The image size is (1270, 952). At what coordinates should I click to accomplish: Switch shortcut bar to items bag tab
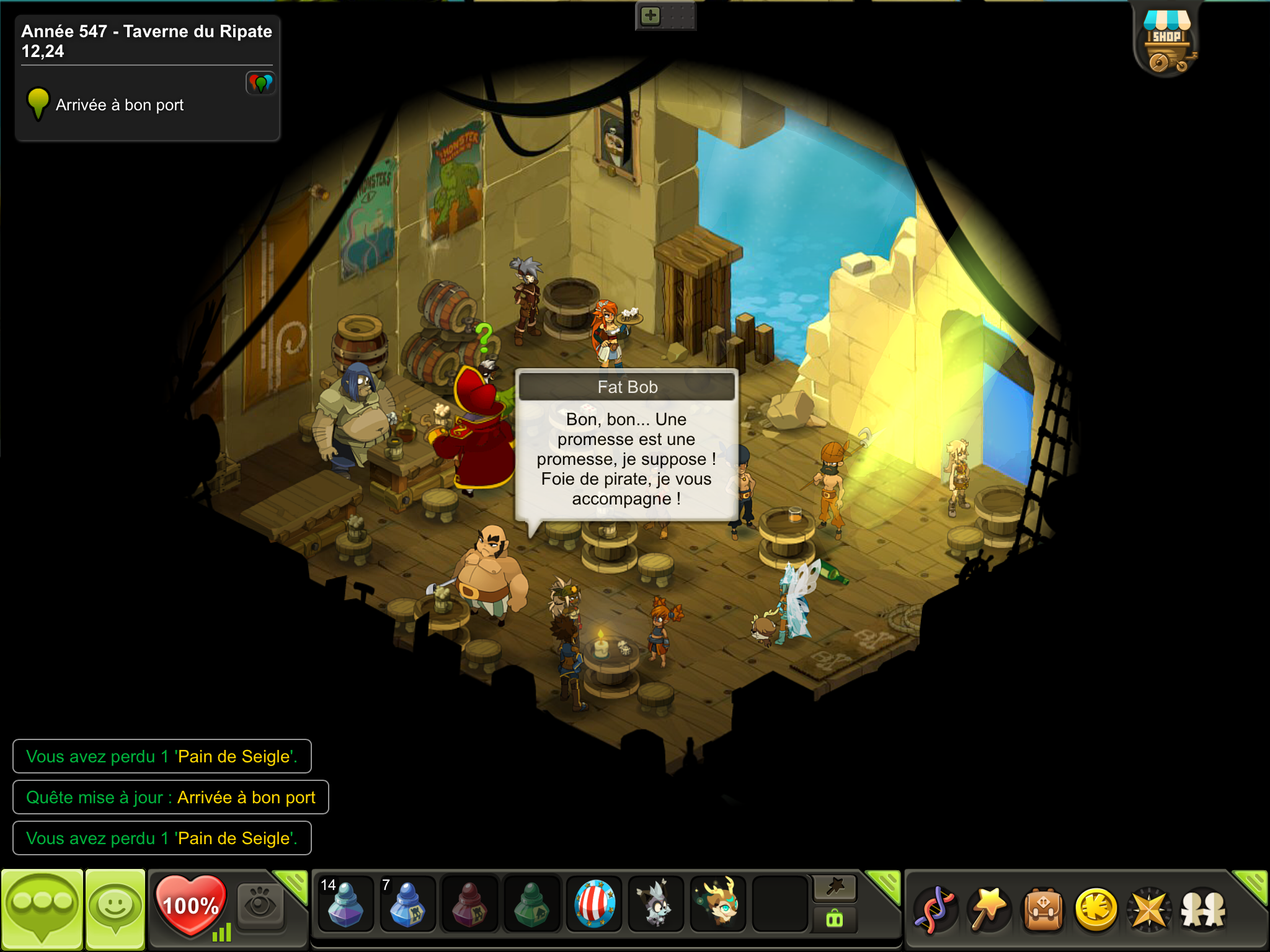click(835, 919)
